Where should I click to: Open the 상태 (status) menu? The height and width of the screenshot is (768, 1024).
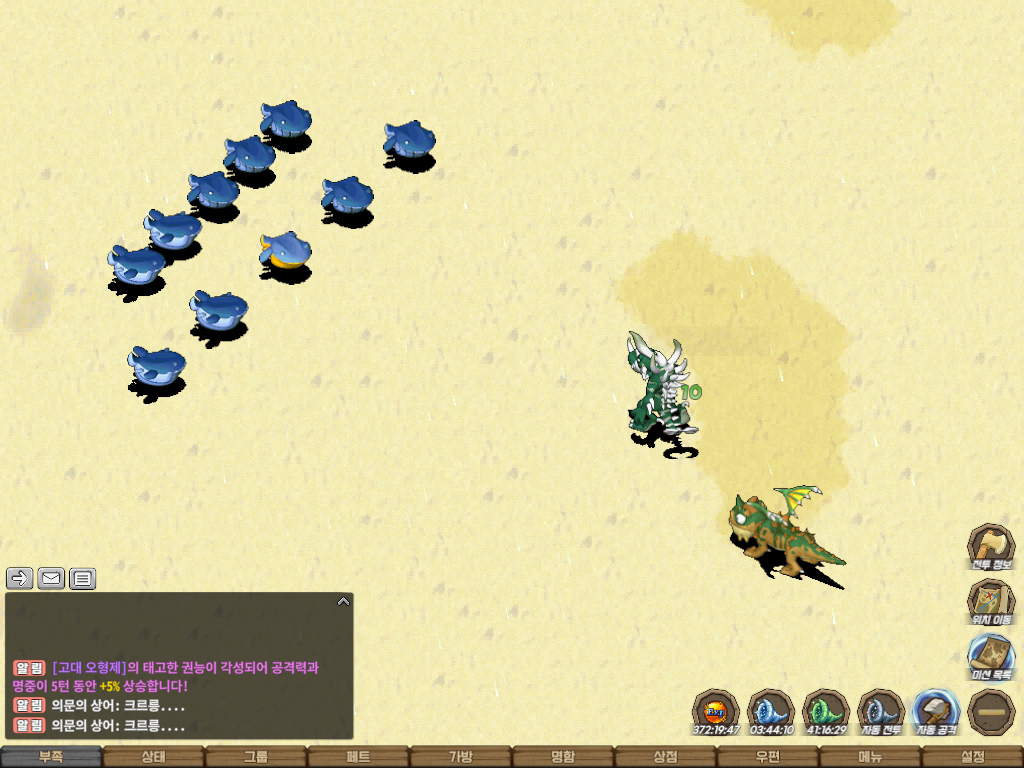coord(153,757)
